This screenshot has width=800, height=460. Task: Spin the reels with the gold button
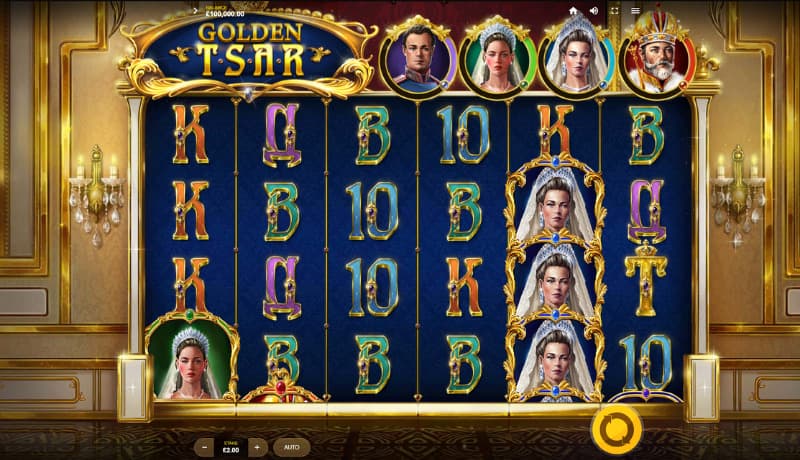pyautogui.click(x=610, y=431)
